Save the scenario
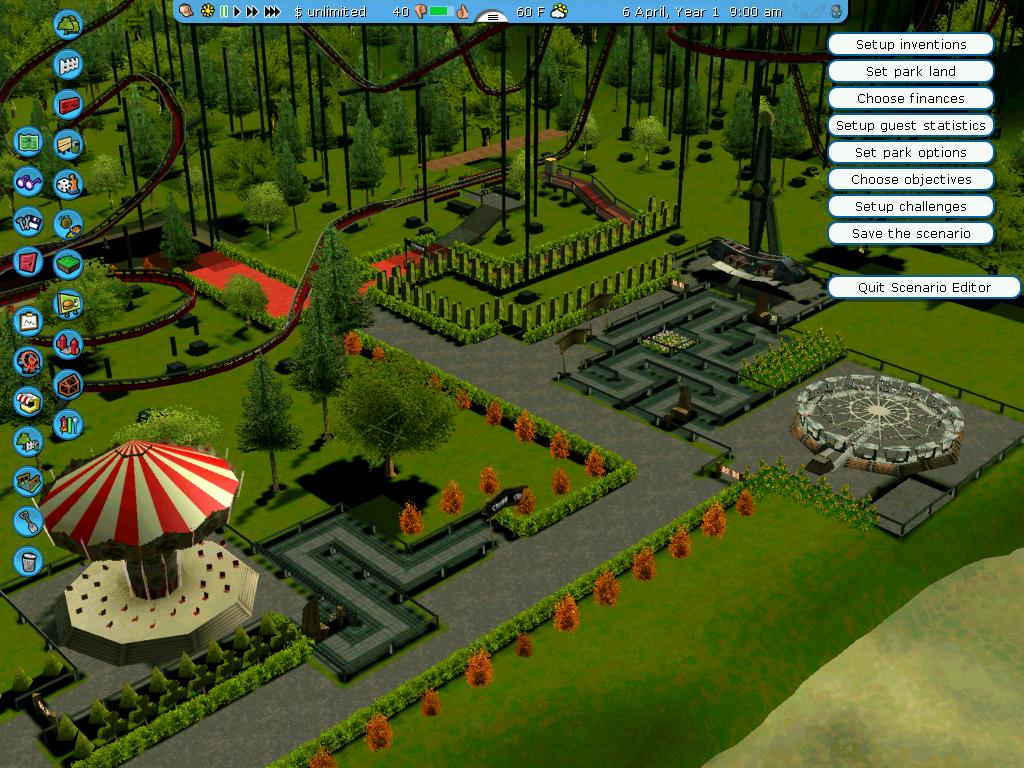Image resolution: width=1024 pixels, height=768 pixels. click(910, 233)
